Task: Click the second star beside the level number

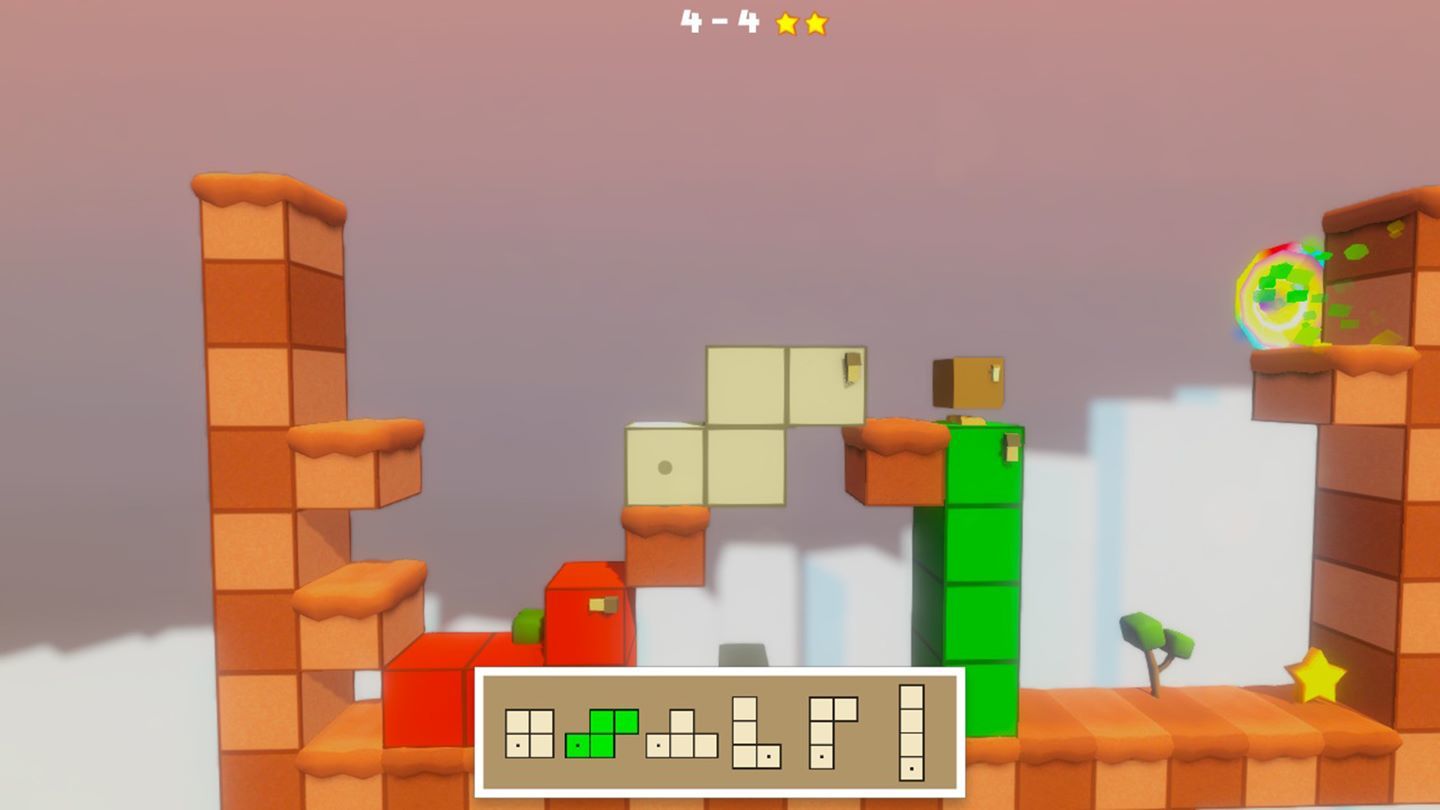Action: click(x=815, y=24)
